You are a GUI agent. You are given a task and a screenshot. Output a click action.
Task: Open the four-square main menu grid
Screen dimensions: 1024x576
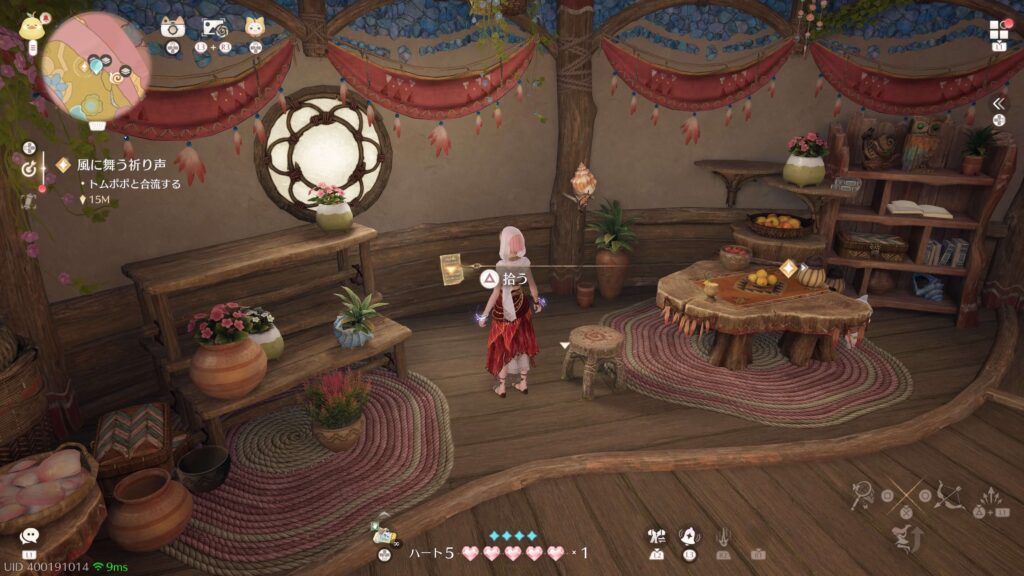pos(999,29)
